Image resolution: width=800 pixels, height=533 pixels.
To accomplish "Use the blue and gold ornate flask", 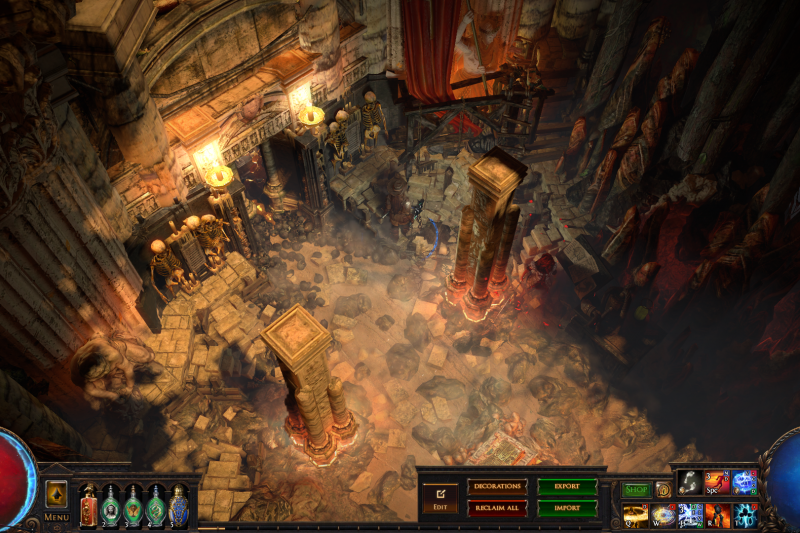I will tap(179, 505).
